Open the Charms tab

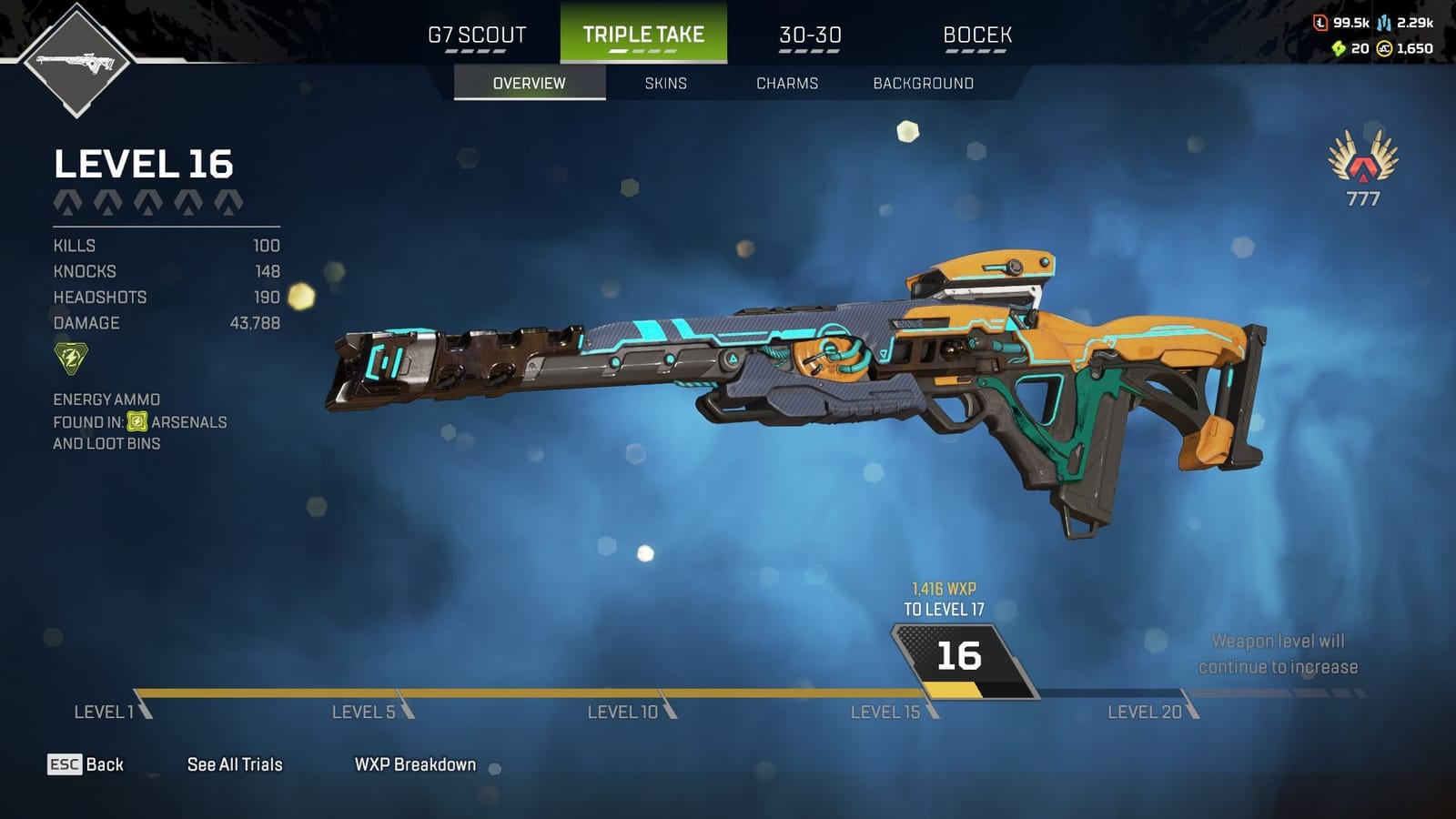(x=788, y=83)
